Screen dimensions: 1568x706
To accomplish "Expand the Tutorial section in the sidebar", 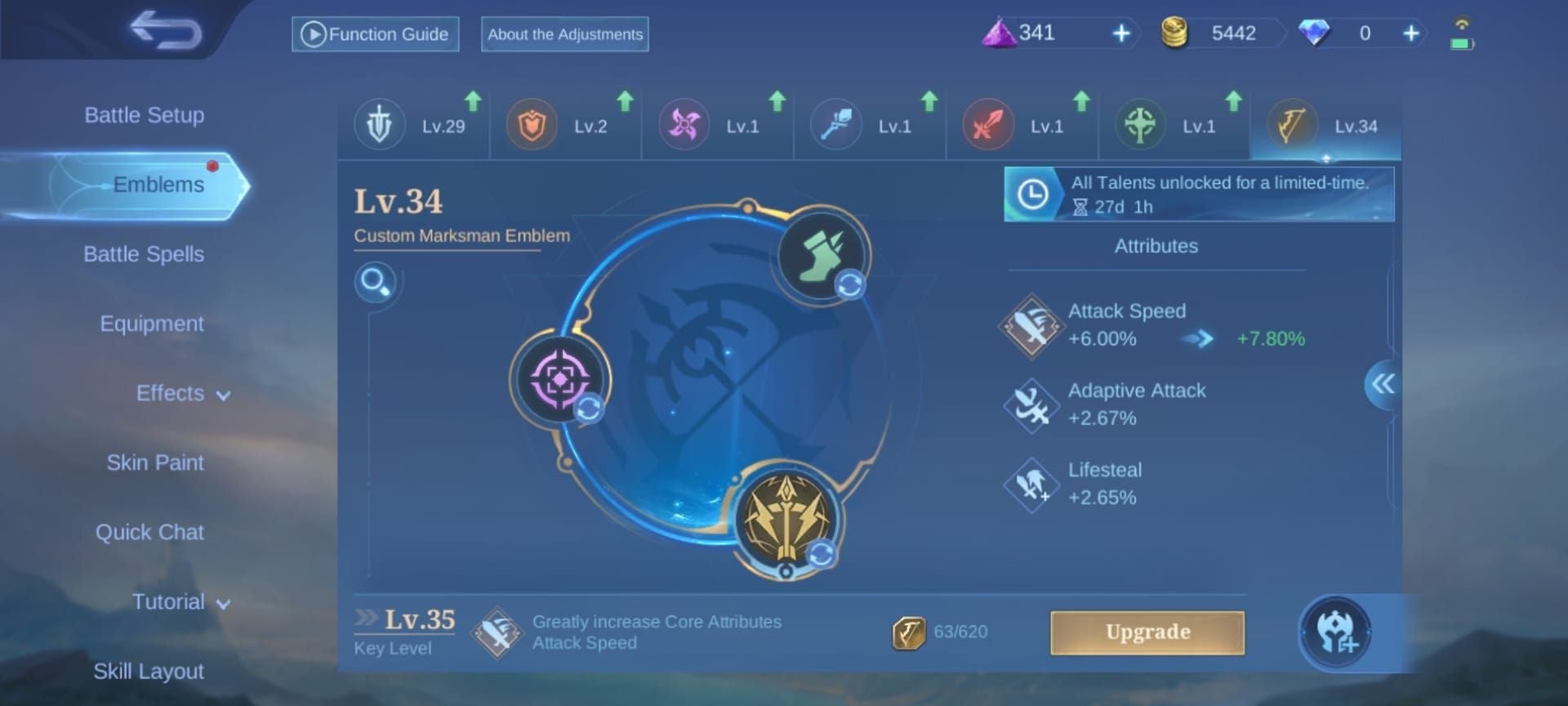I will pyautogui.click(x=169, y=601).
